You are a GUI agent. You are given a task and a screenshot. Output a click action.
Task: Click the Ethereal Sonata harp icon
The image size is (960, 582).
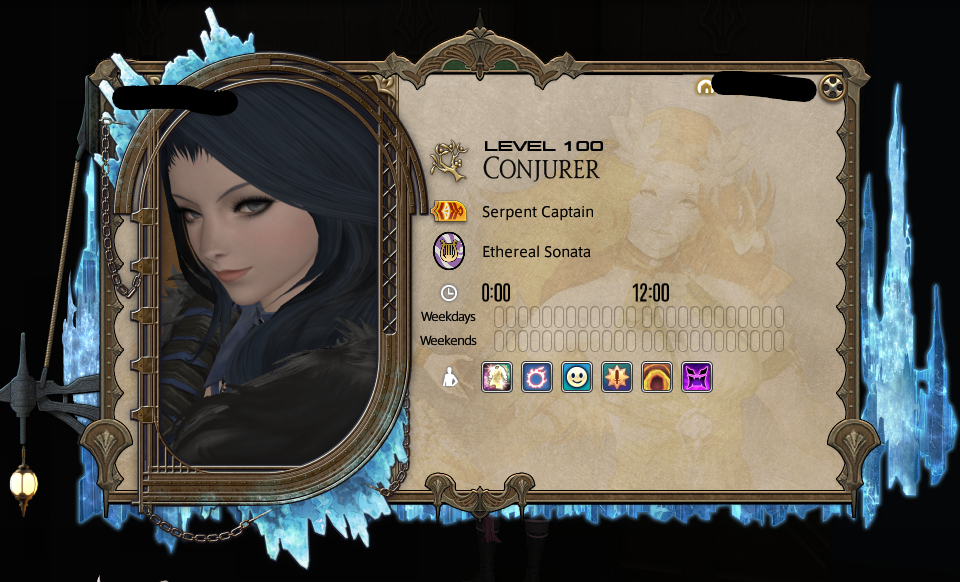click(x=449, y=251)
